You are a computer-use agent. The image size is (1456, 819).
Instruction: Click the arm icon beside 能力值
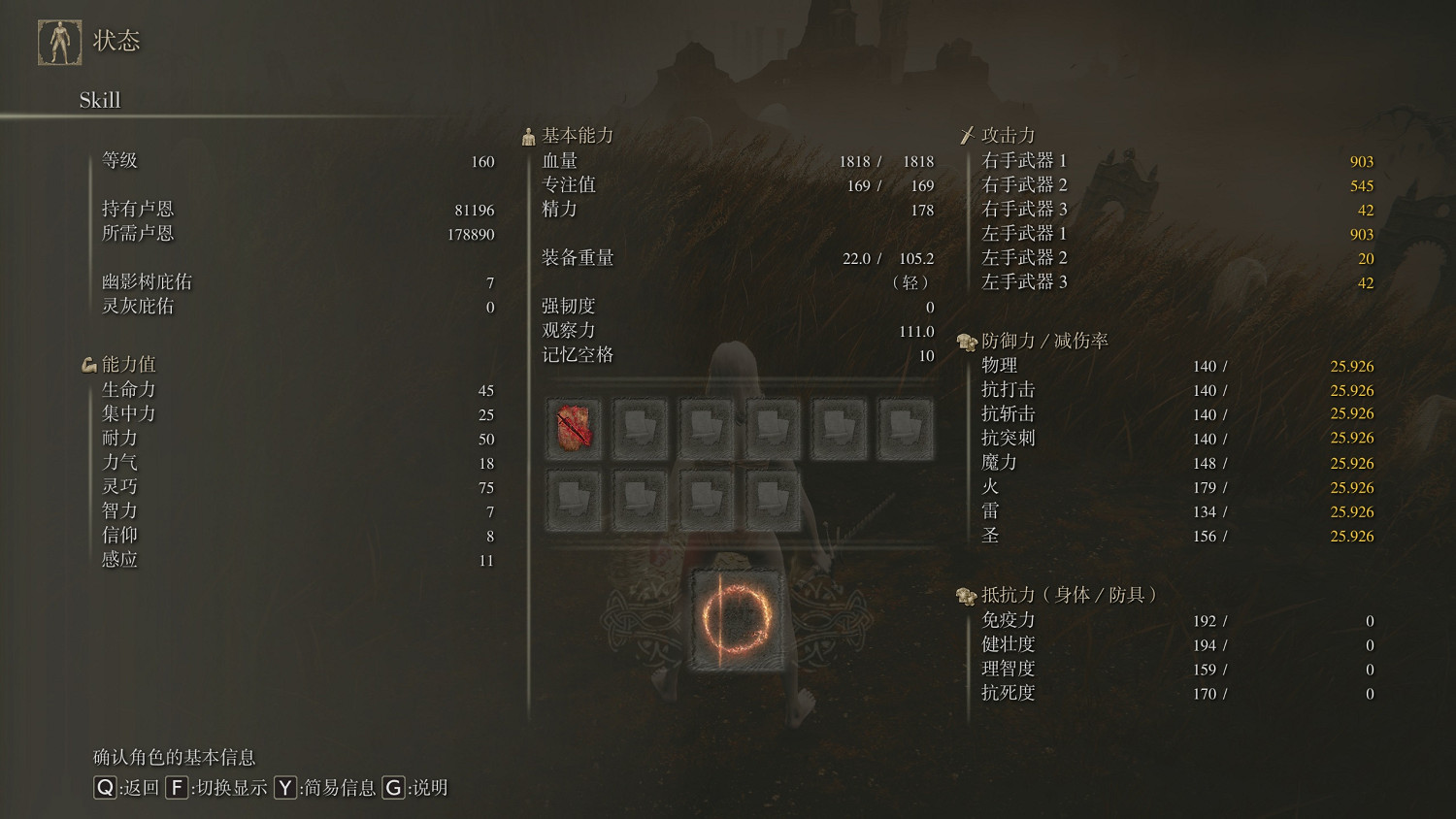(88, 363)
